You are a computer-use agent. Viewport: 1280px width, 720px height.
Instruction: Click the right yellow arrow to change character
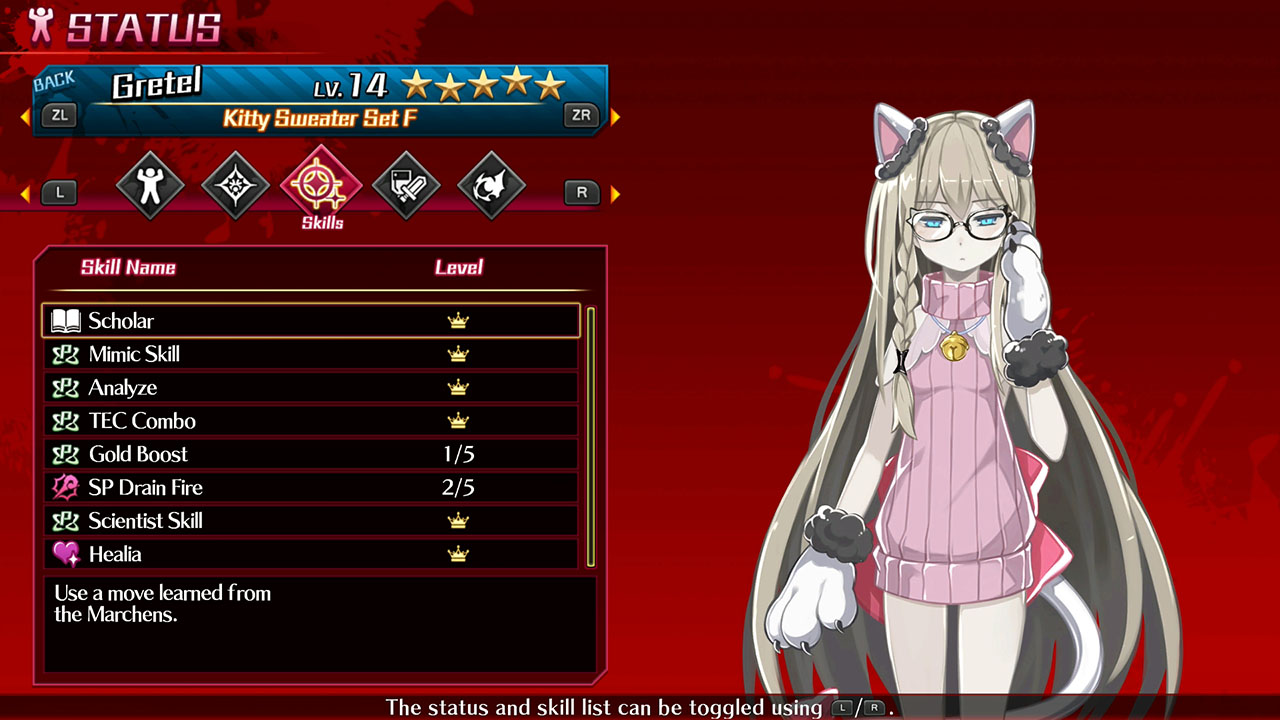tap(616, 115)
